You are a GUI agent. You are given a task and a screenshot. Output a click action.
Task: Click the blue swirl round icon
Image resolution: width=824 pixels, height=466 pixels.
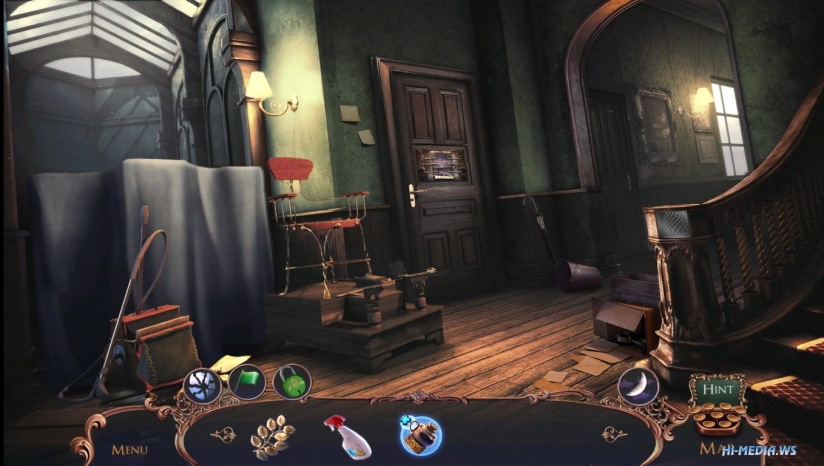click(202, 385)
